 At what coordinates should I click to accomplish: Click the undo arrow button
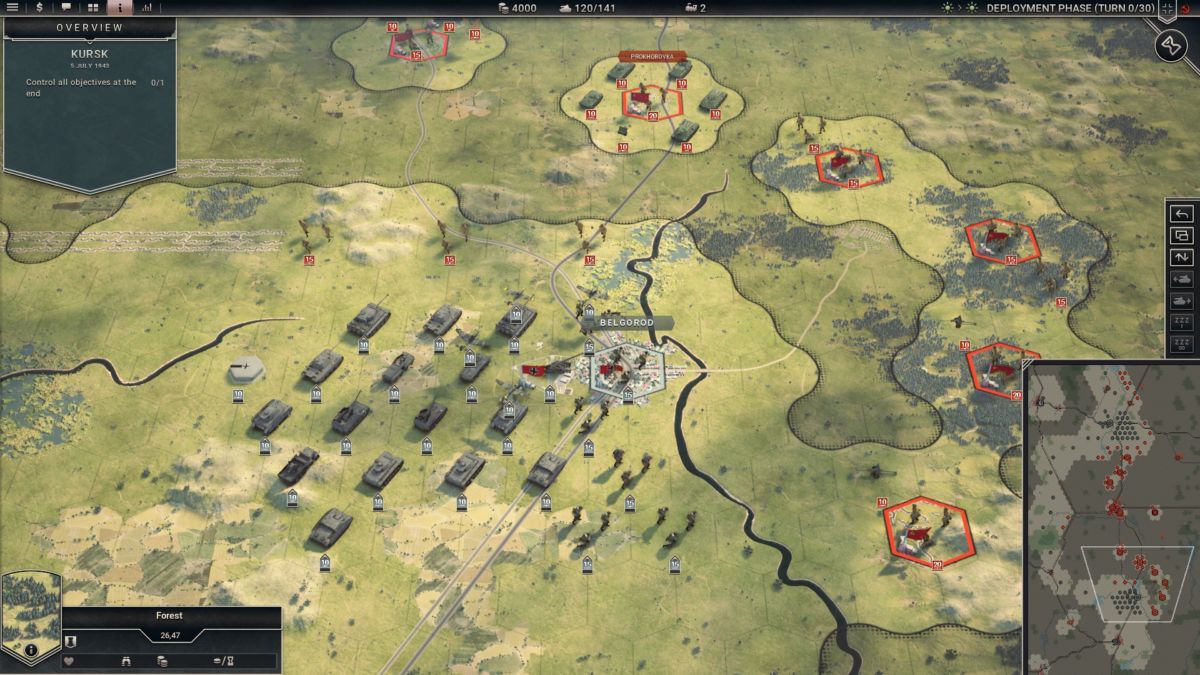click(x=1181, y=214)
